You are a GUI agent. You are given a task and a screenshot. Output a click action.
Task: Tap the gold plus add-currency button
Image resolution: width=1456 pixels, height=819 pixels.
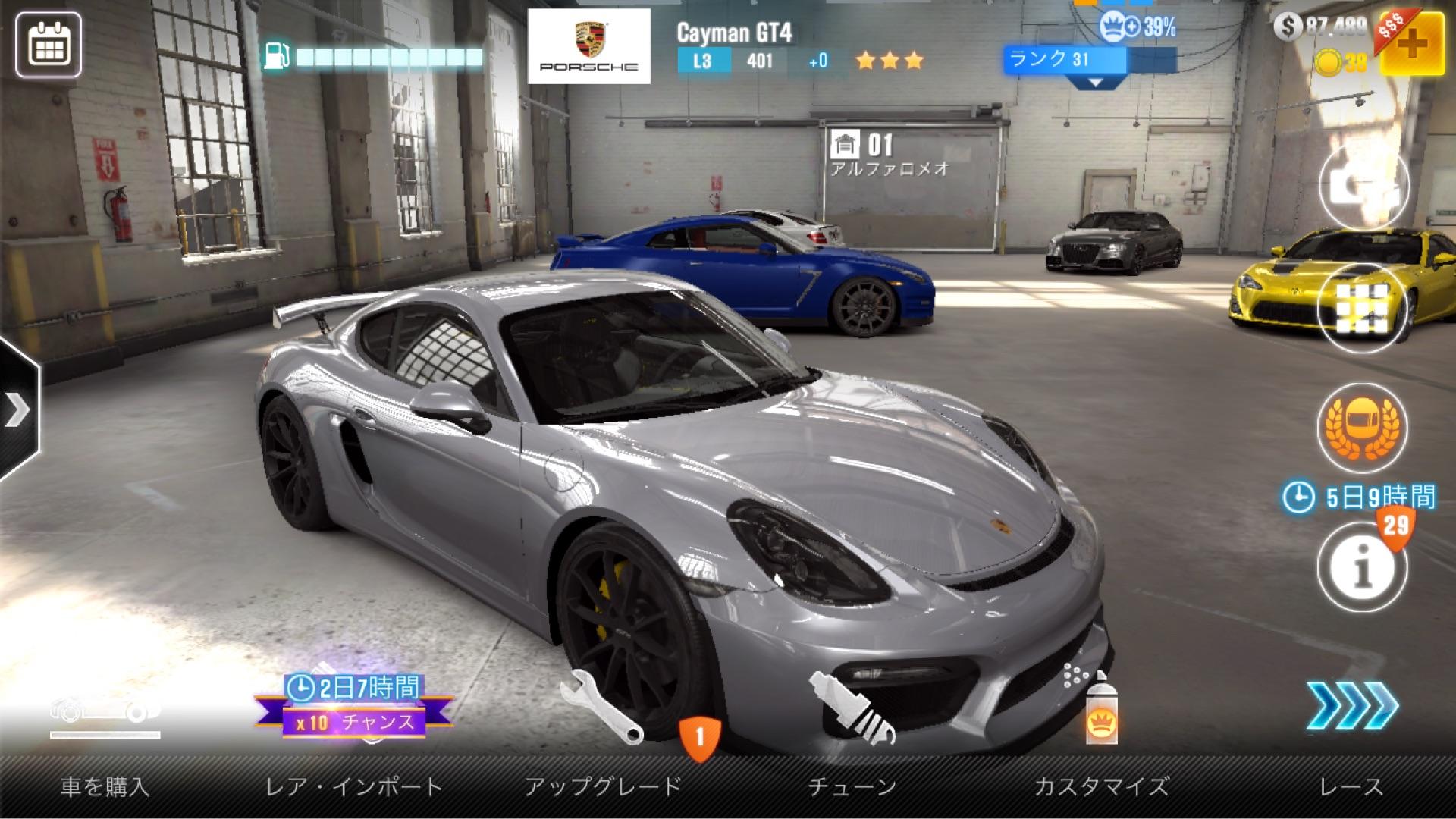pos(1411,43)
